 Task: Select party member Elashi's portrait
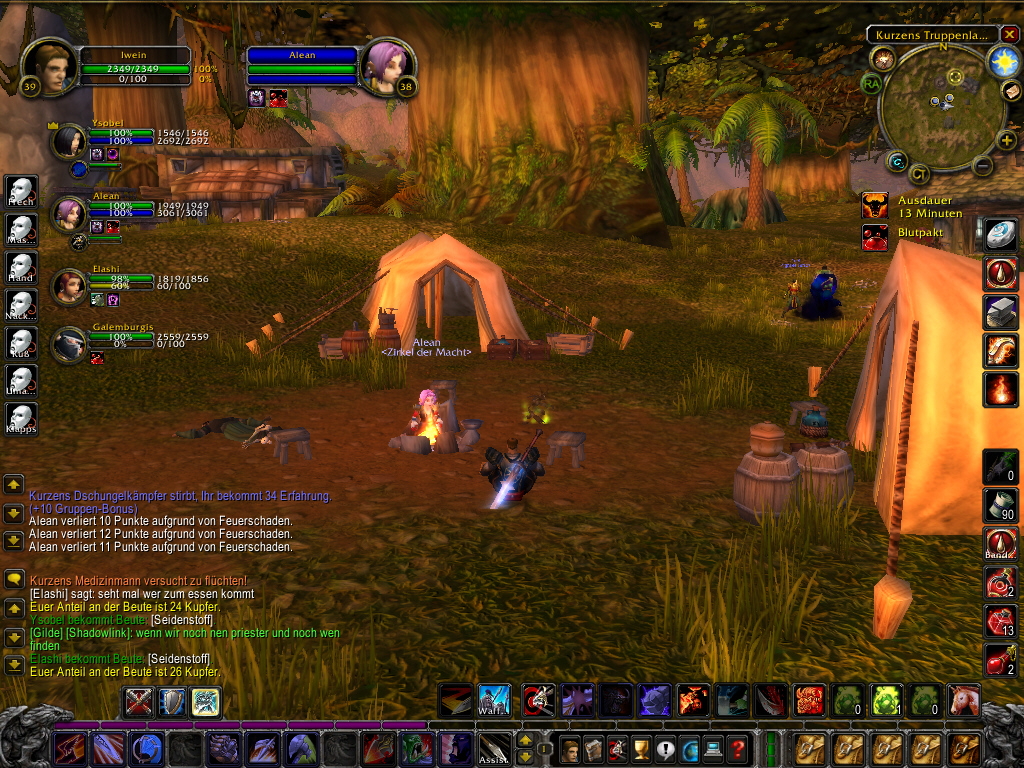point(70,286)
